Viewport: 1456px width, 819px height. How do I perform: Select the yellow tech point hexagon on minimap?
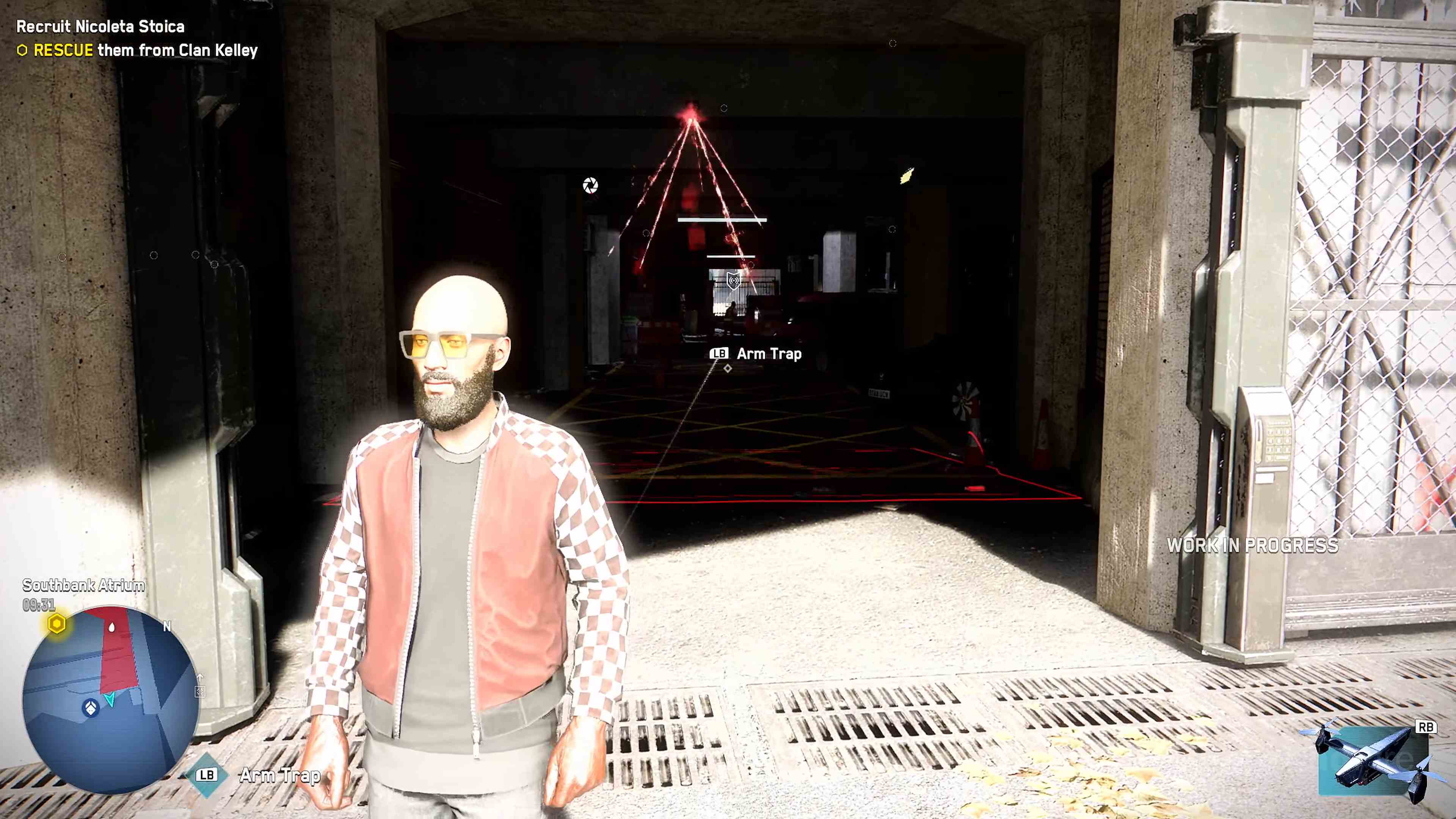pyautogui.click(x=57, y=624)
